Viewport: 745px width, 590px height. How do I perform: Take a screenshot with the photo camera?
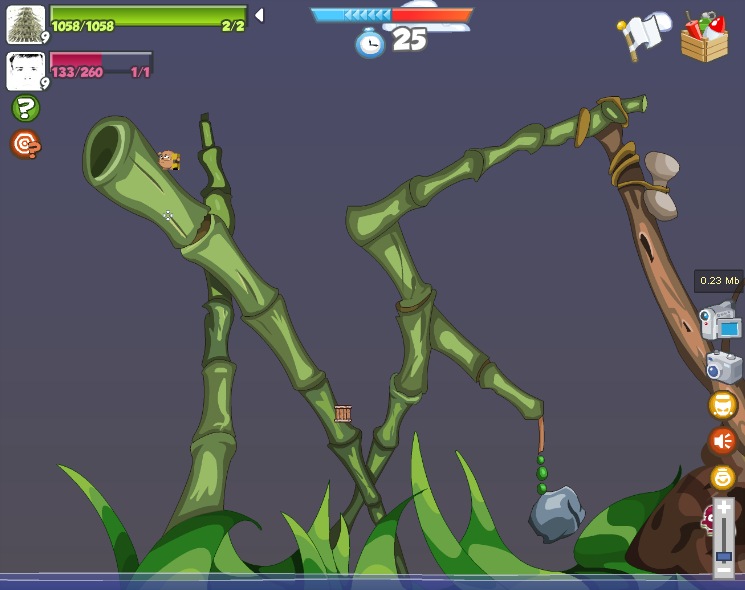pyautogui.click(x=723, y=367)
